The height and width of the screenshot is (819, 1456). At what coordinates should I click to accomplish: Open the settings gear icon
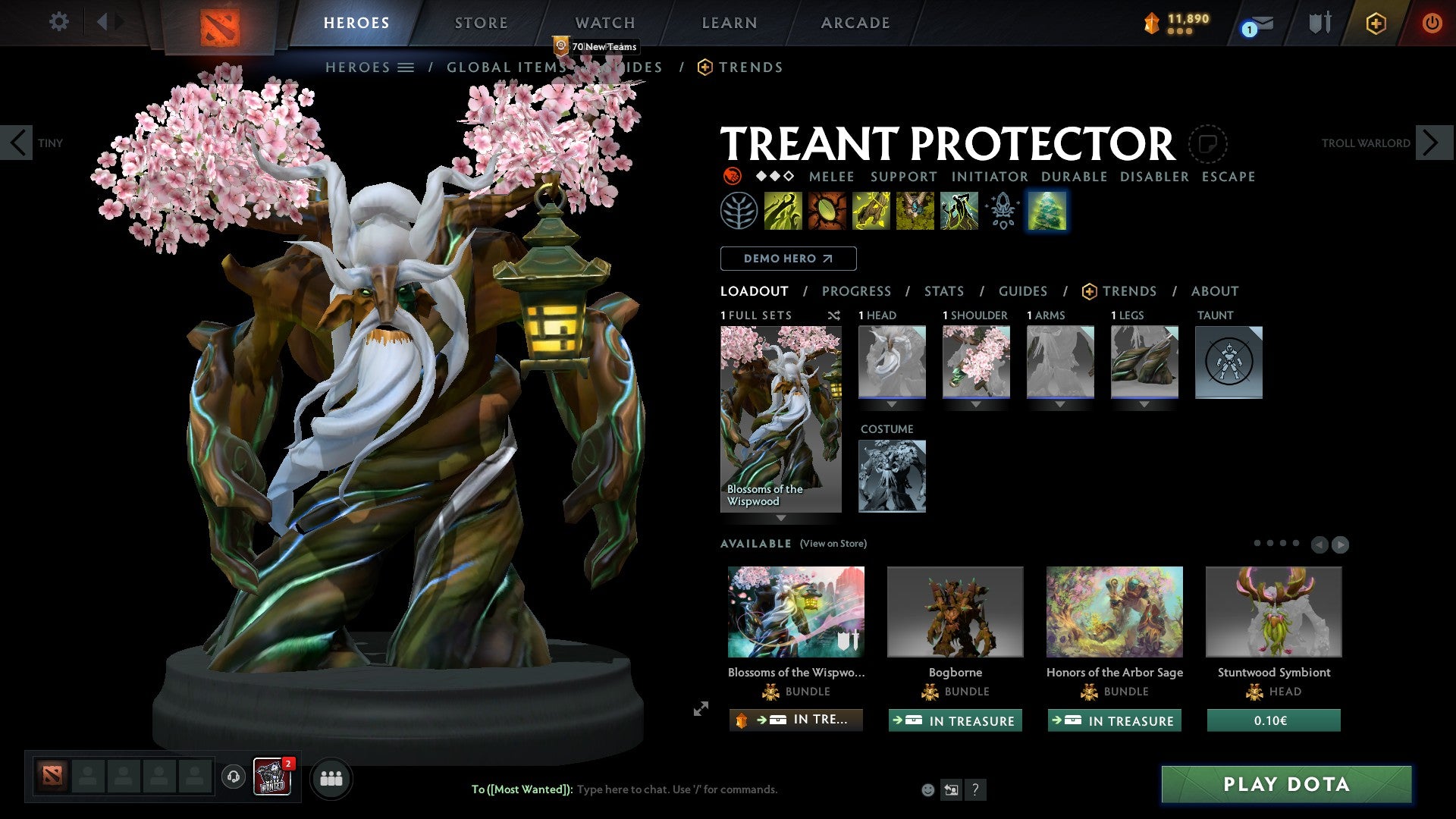[58, 22]
